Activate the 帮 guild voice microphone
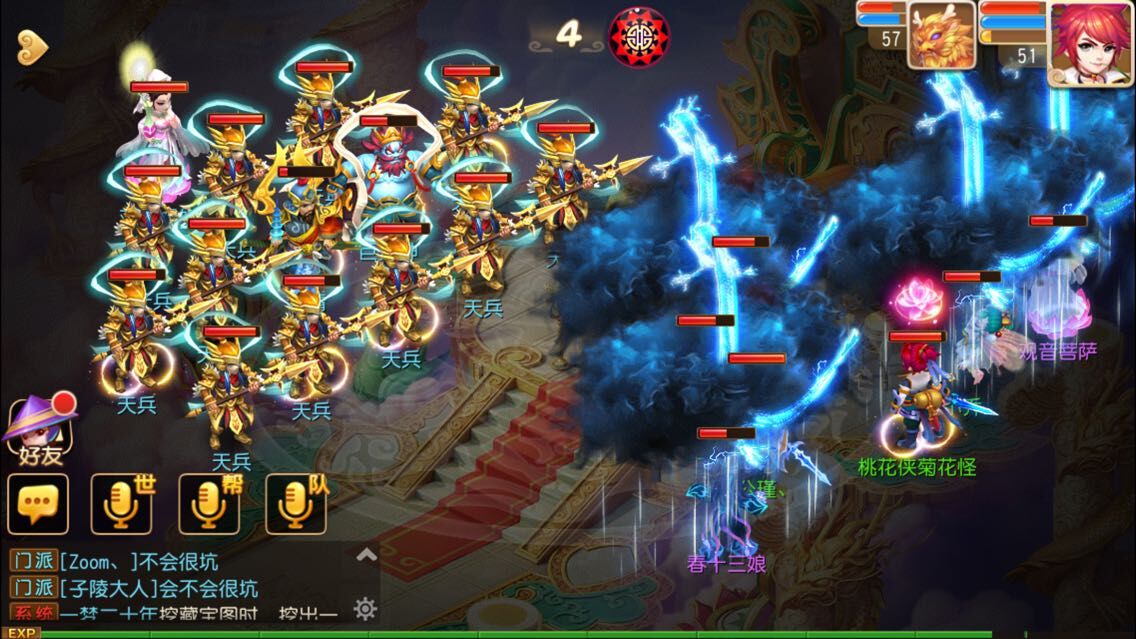Screen dimensions: 1136x639 tap(209, 503)
